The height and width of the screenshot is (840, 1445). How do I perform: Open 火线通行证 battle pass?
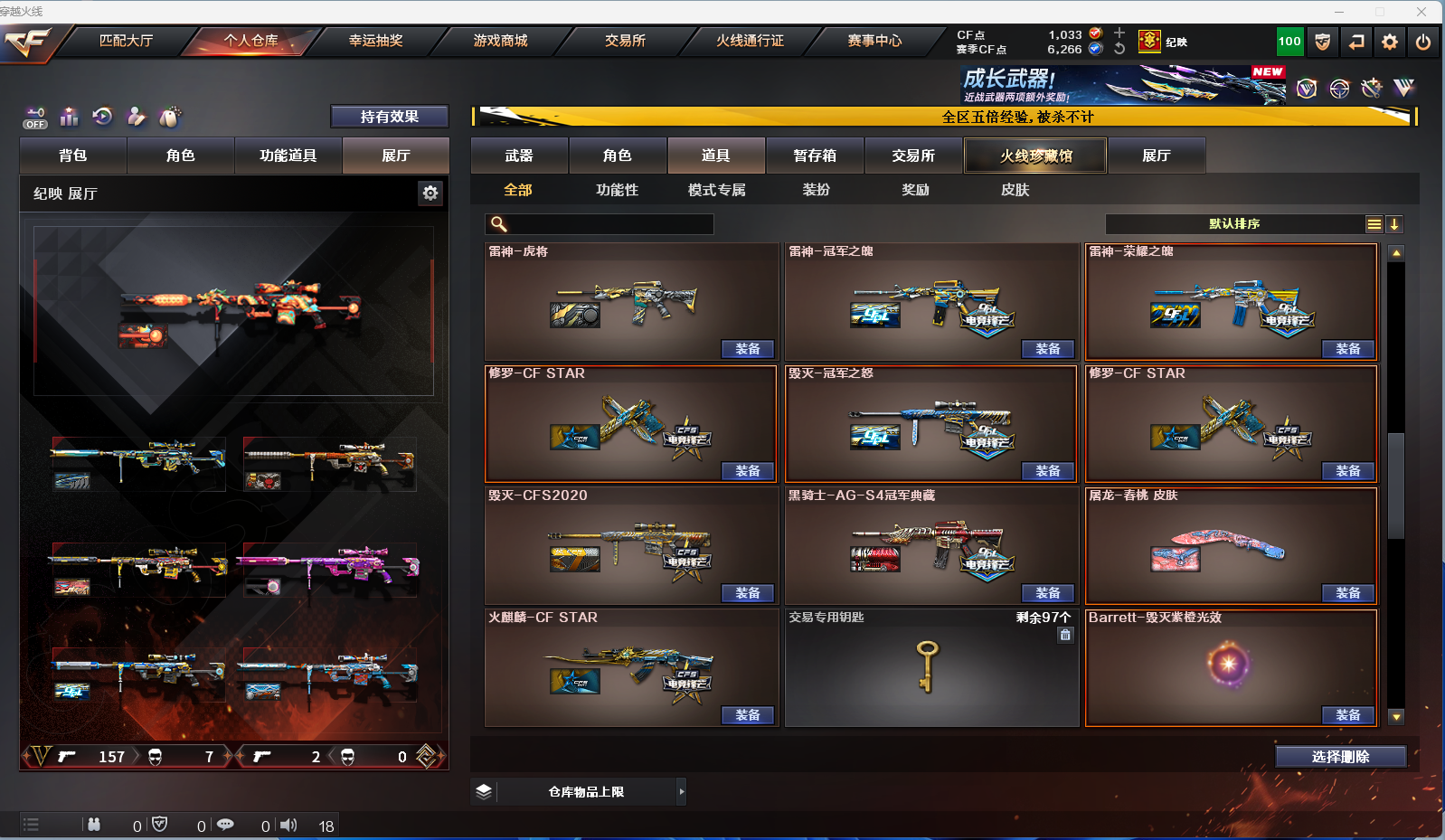click(x=750, y=41)
